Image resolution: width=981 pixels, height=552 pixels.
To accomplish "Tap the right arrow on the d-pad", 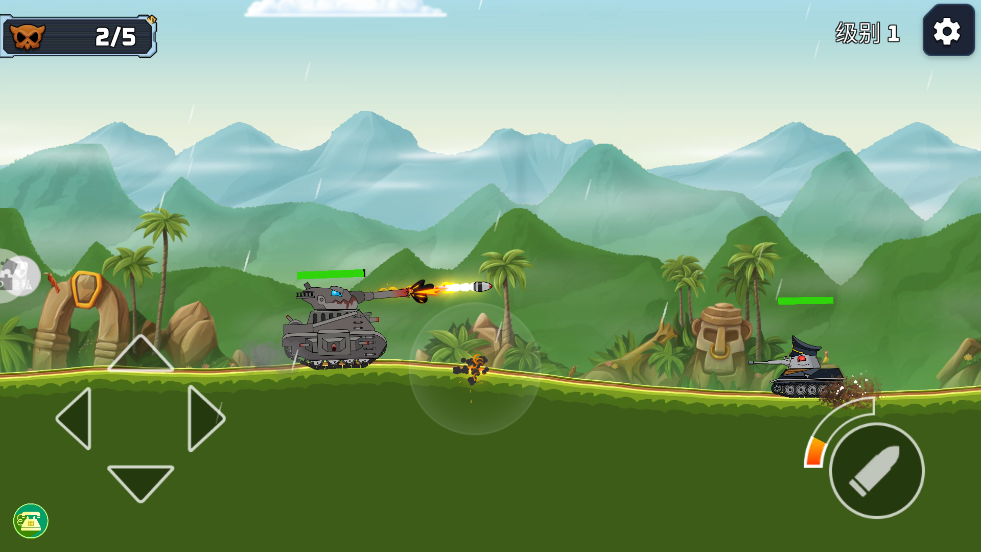I will pyautogui.click(x=205, y=418).
